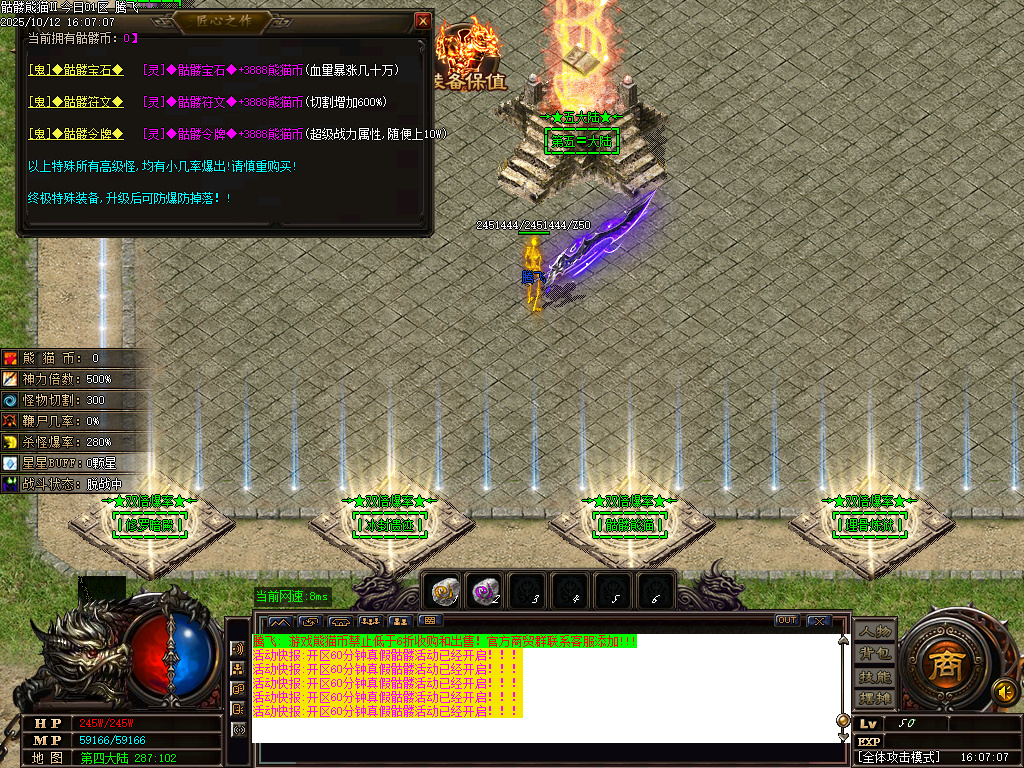Click the yellow [鬼]骷髅令牌 link
Image resolution: width=1024 pixels, height=768 pixels.
76,134
